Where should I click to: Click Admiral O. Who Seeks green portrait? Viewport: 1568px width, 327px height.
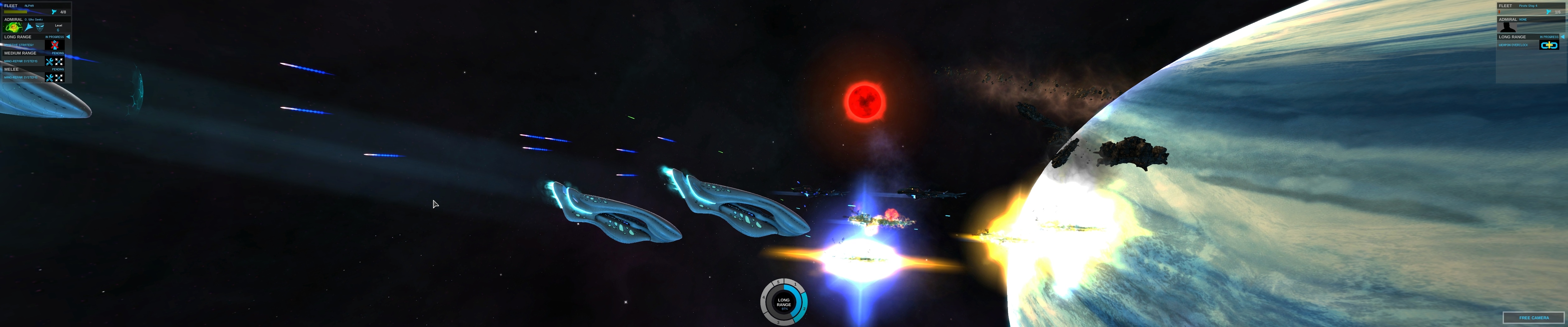pyautogui.click(x=13, y=27)
